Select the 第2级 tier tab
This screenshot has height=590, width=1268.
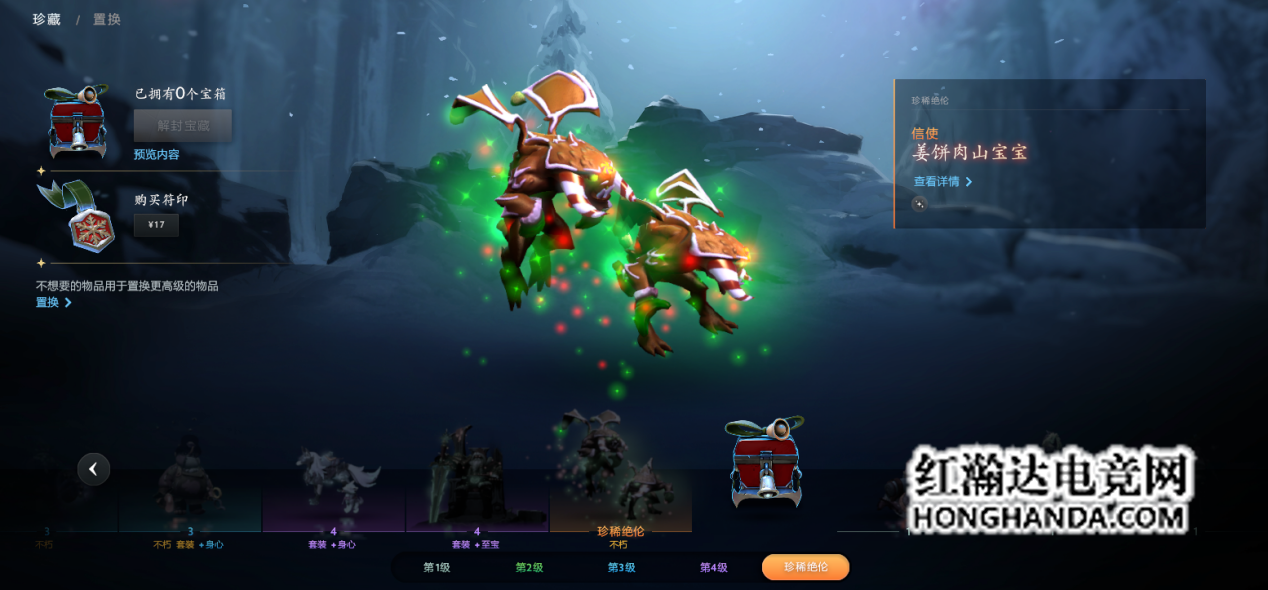[x=529, y=567]
